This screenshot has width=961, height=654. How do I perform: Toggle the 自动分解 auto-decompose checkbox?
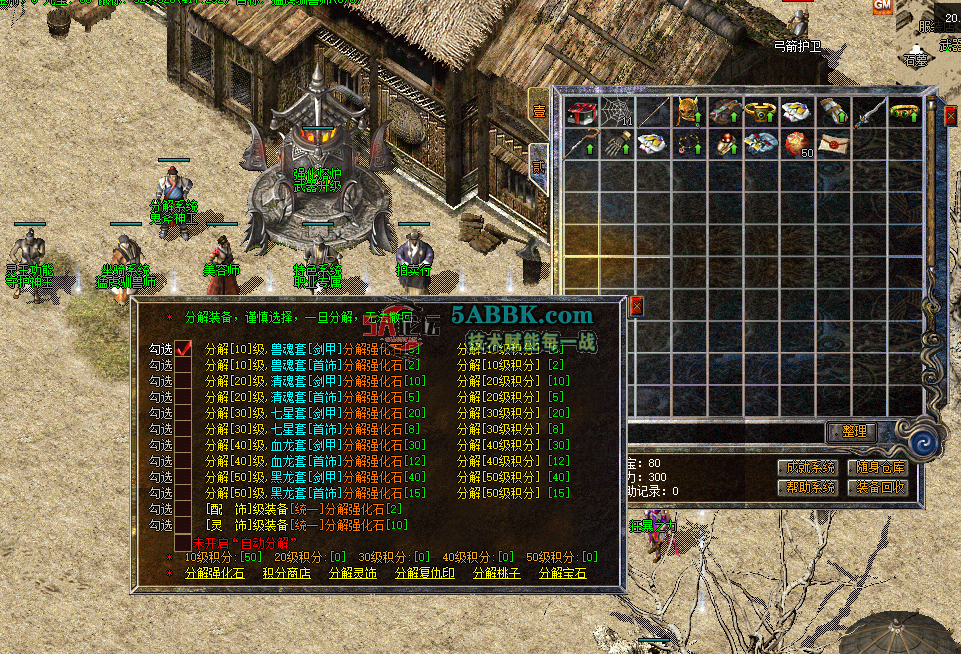(183, 541)
